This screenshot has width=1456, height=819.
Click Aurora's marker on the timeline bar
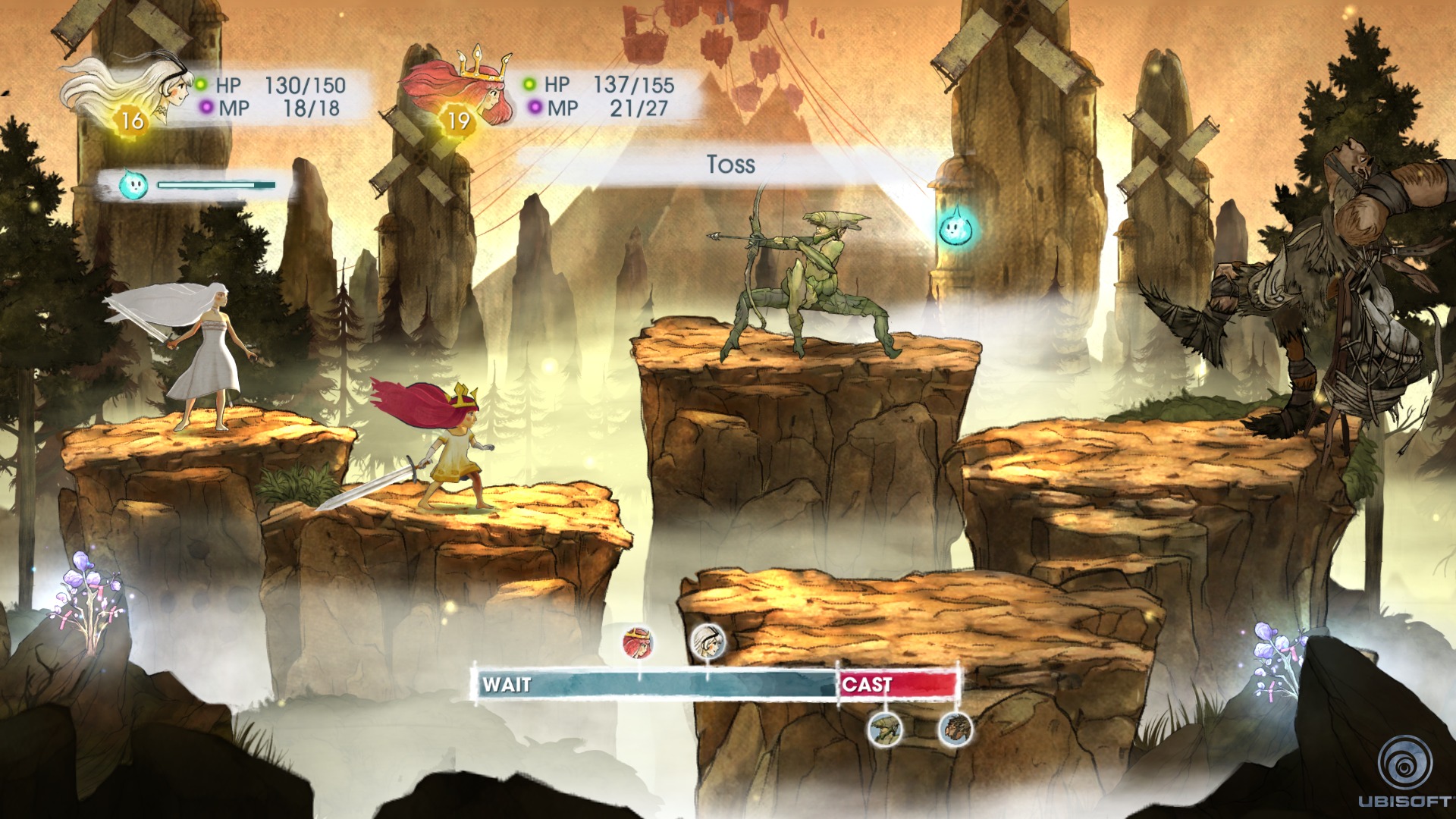coord(639,643)
